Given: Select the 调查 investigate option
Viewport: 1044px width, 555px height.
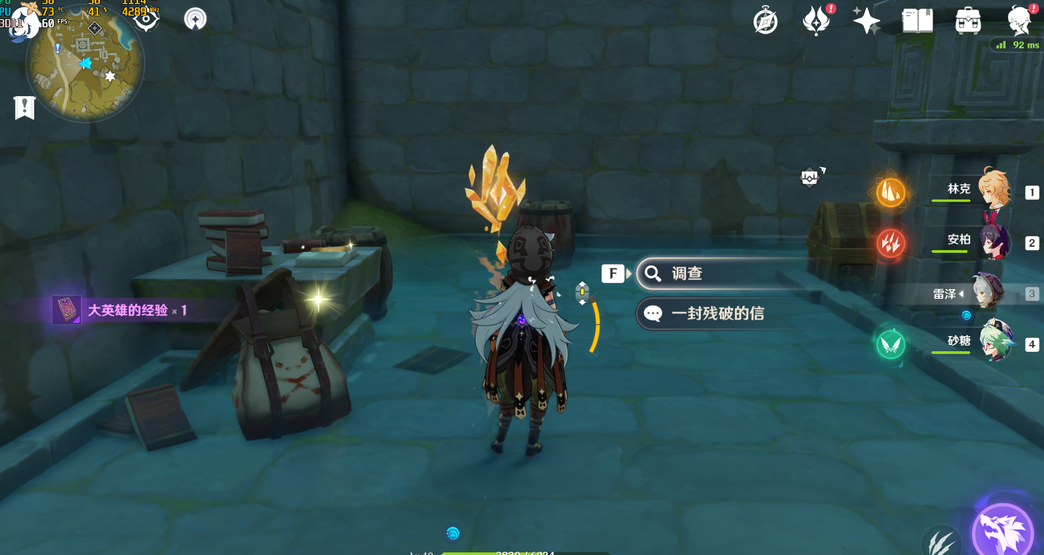Looking at the screenshot, I should (x=720, y=273).
